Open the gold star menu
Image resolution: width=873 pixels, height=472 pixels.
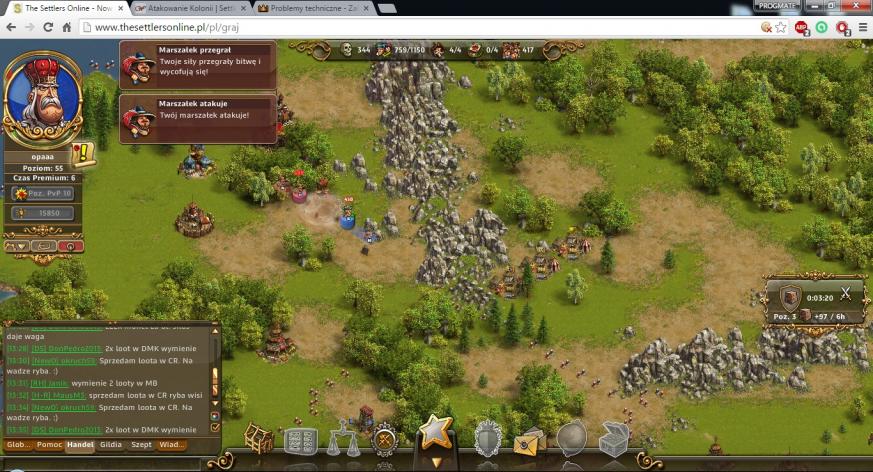(x=435, y=433)
